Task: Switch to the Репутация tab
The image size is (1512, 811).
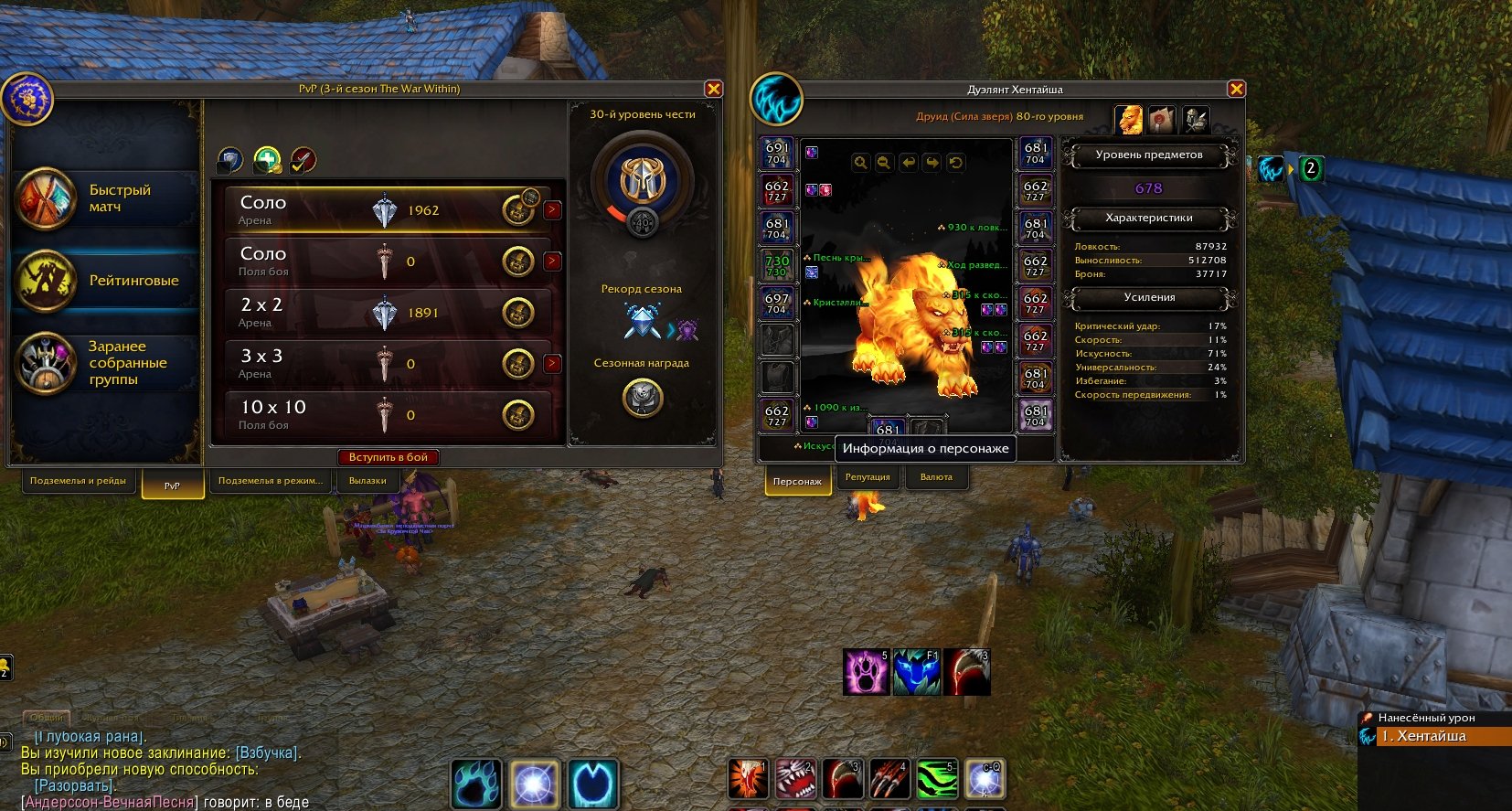Action: pos(868,477)
